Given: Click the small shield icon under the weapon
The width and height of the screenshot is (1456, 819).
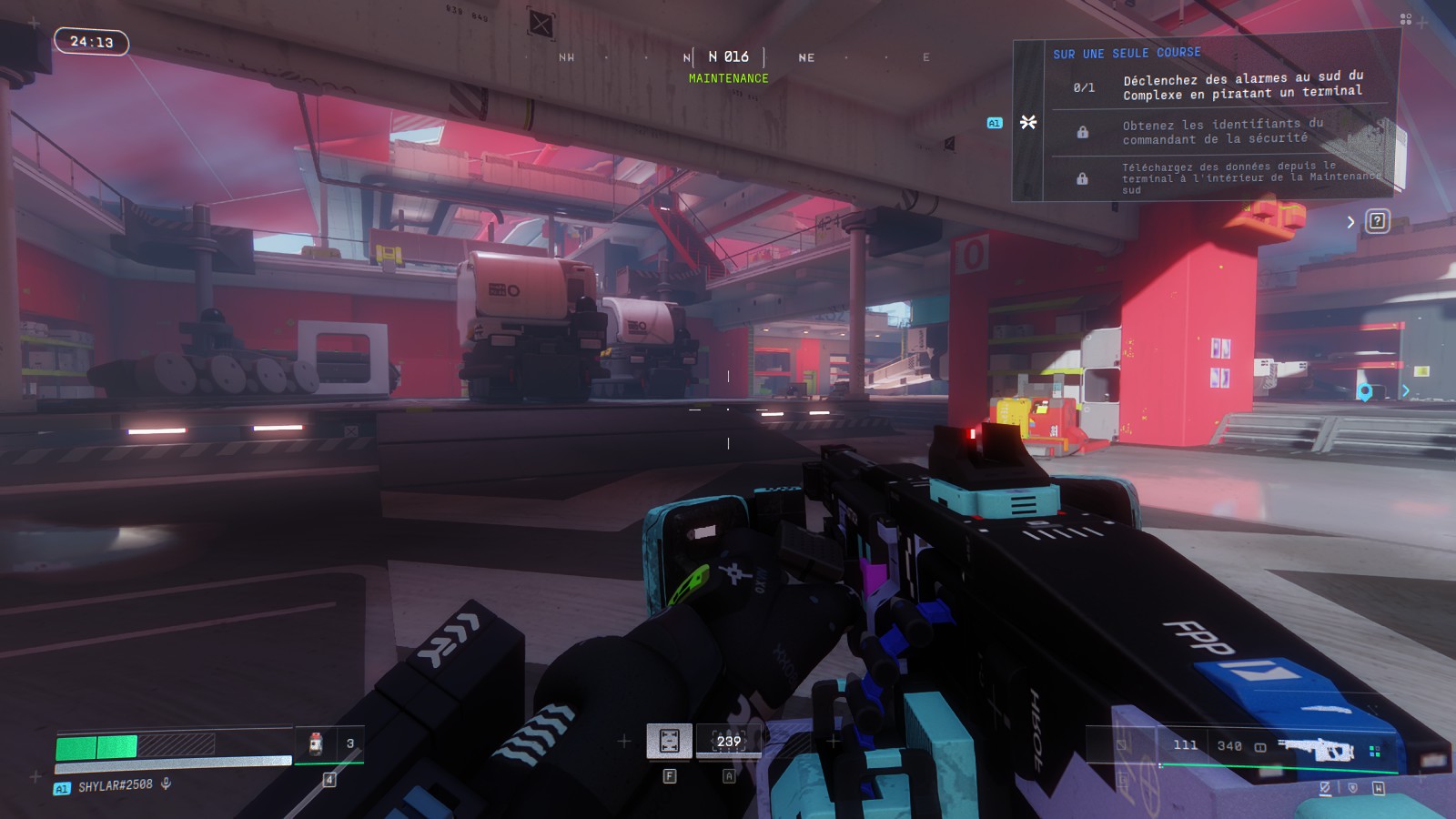Looking at the screenshot, I should point(1352,788).
